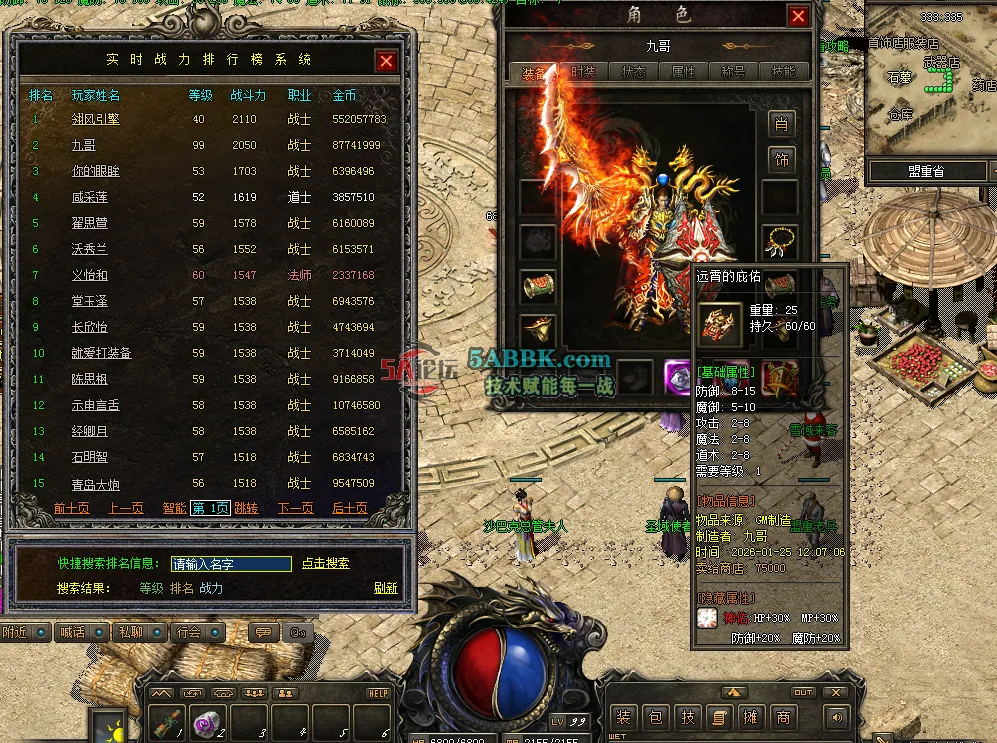997x743 pixels.
Task: Click the 点击搜索 search link
Action: pos(326,563)
